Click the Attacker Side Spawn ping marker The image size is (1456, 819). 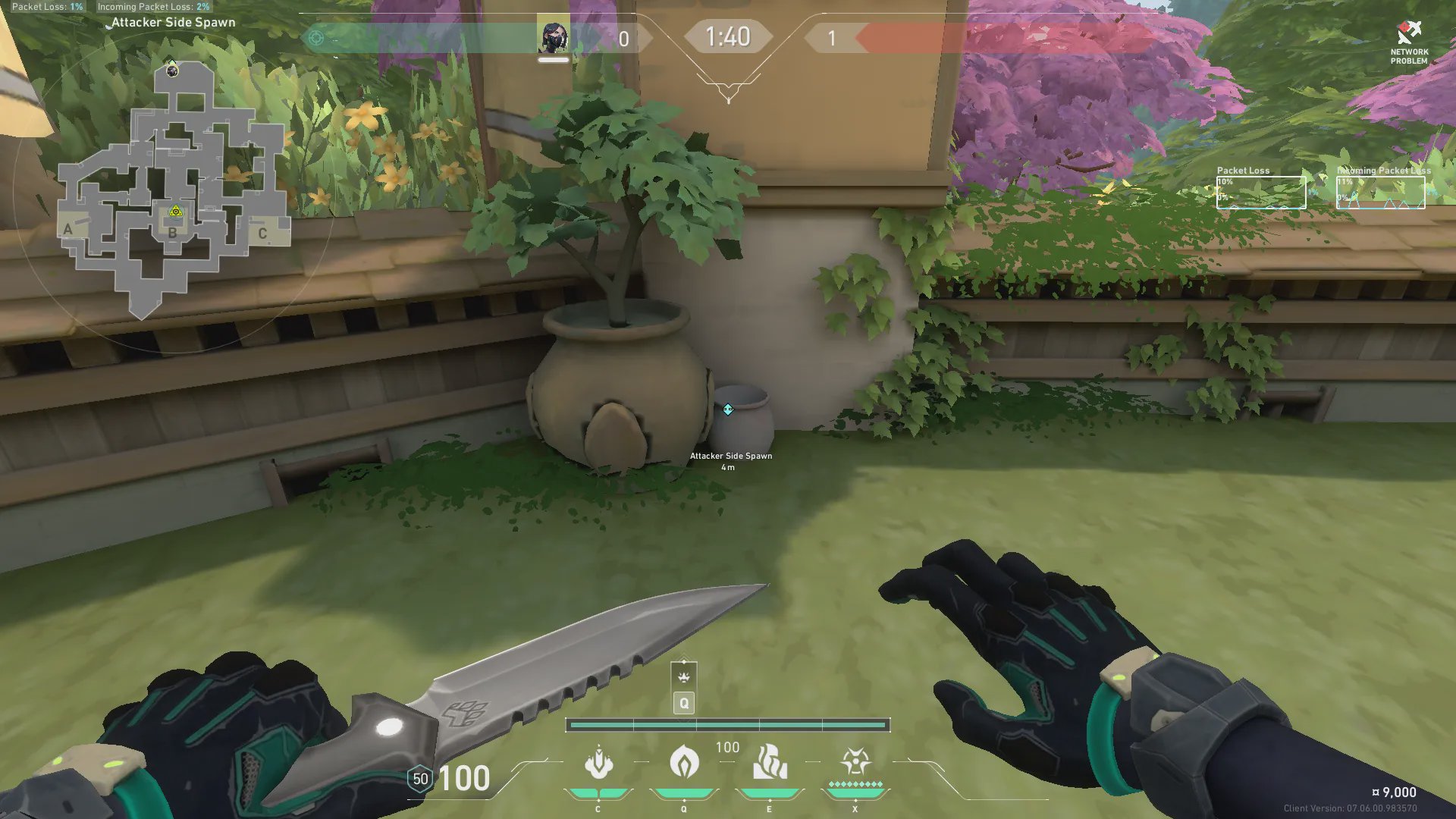(728, 409)
